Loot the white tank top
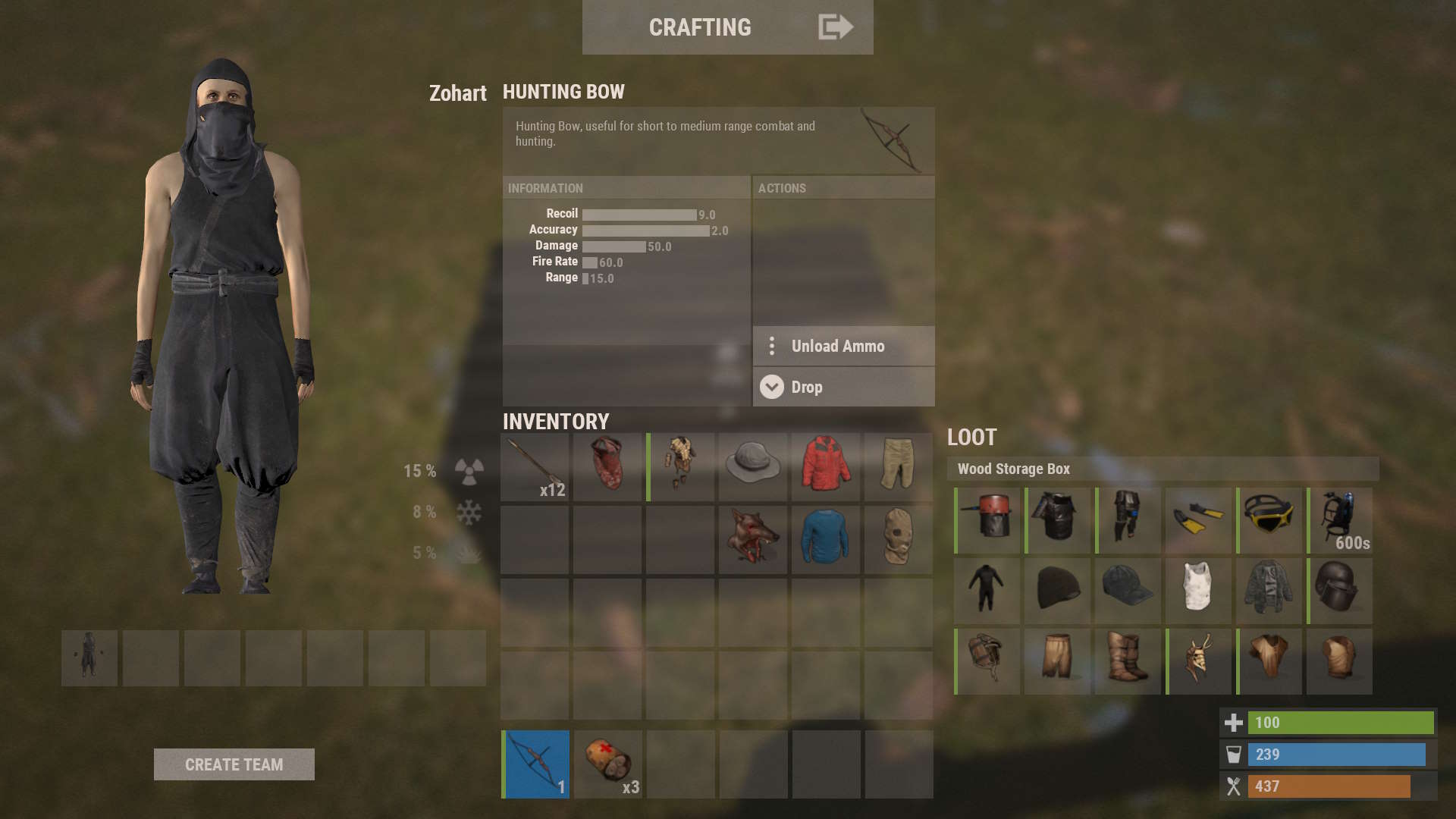The height and width of the screenshot is (819, 1456). (1198, 591)
